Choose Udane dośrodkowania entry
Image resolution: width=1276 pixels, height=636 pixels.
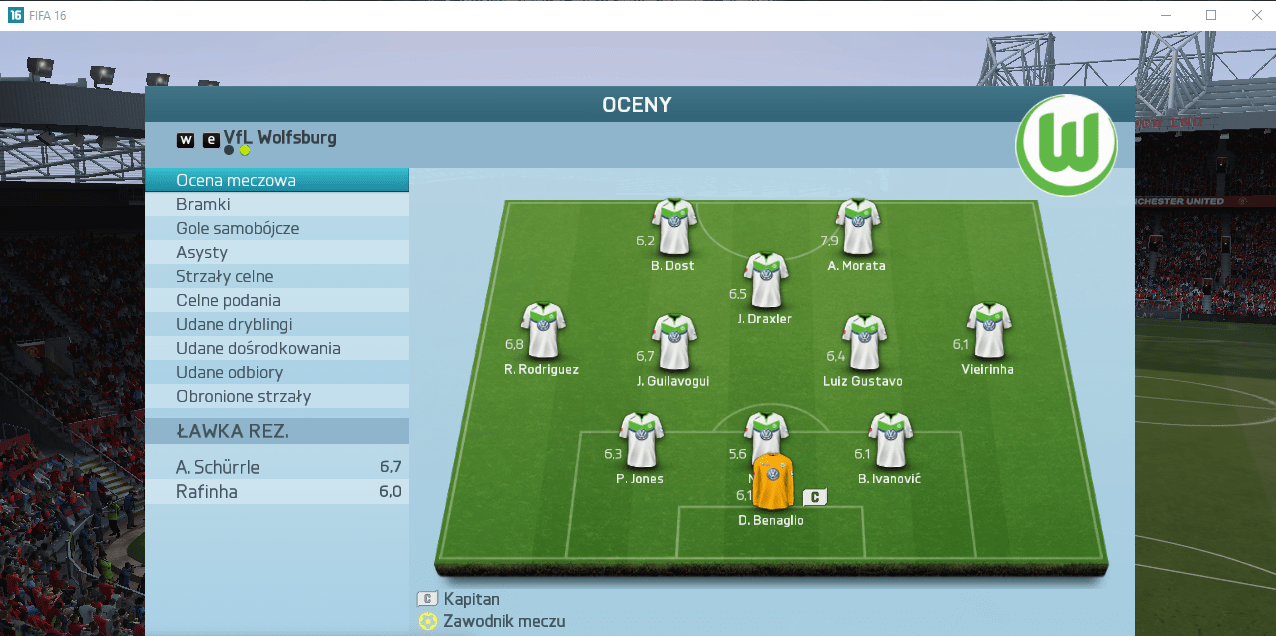point(277,349)
